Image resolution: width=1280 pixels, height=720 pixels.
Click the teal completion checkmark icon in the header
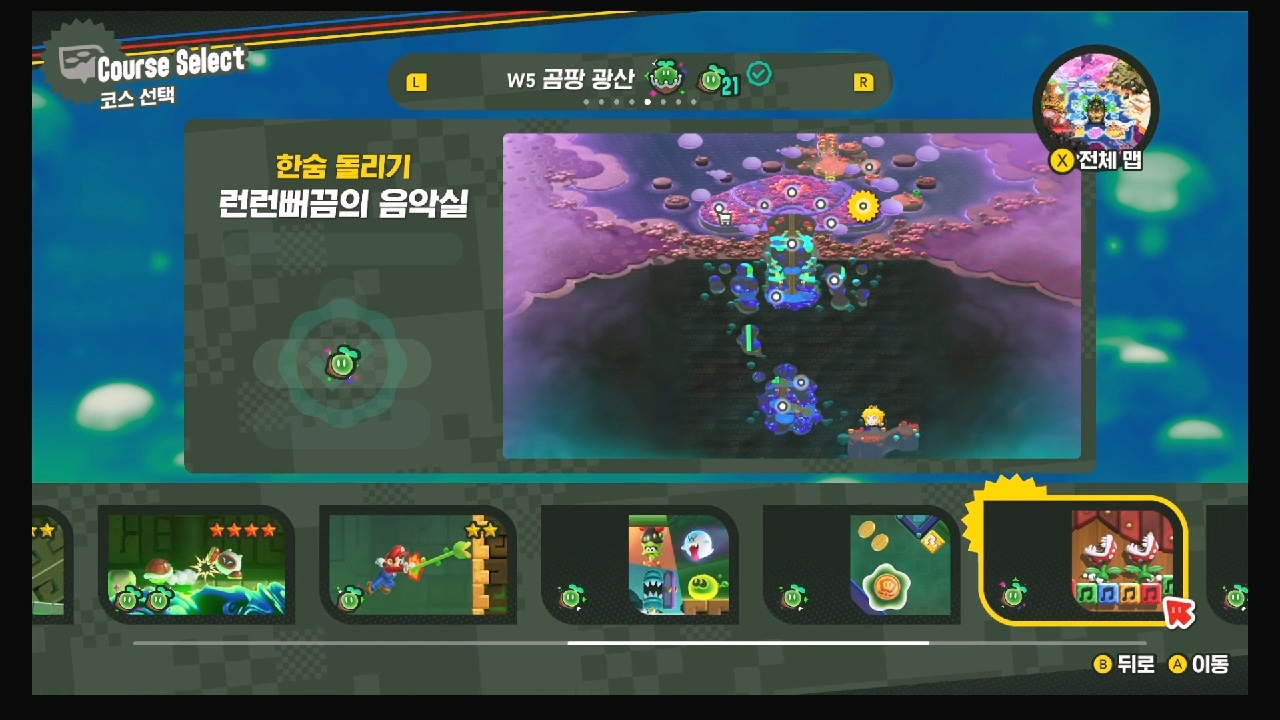pyautogui.click(x=758, y=72)
